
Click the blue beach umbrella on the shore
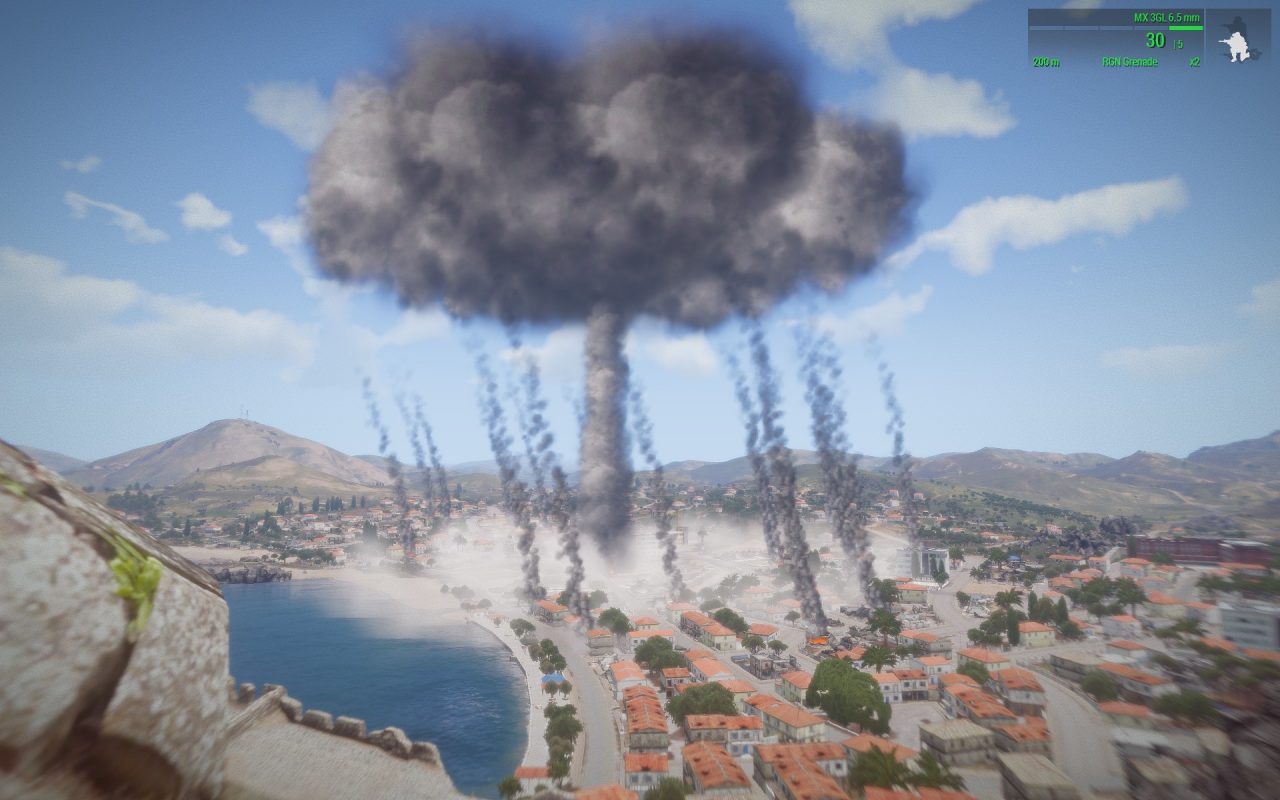point(553,677)
